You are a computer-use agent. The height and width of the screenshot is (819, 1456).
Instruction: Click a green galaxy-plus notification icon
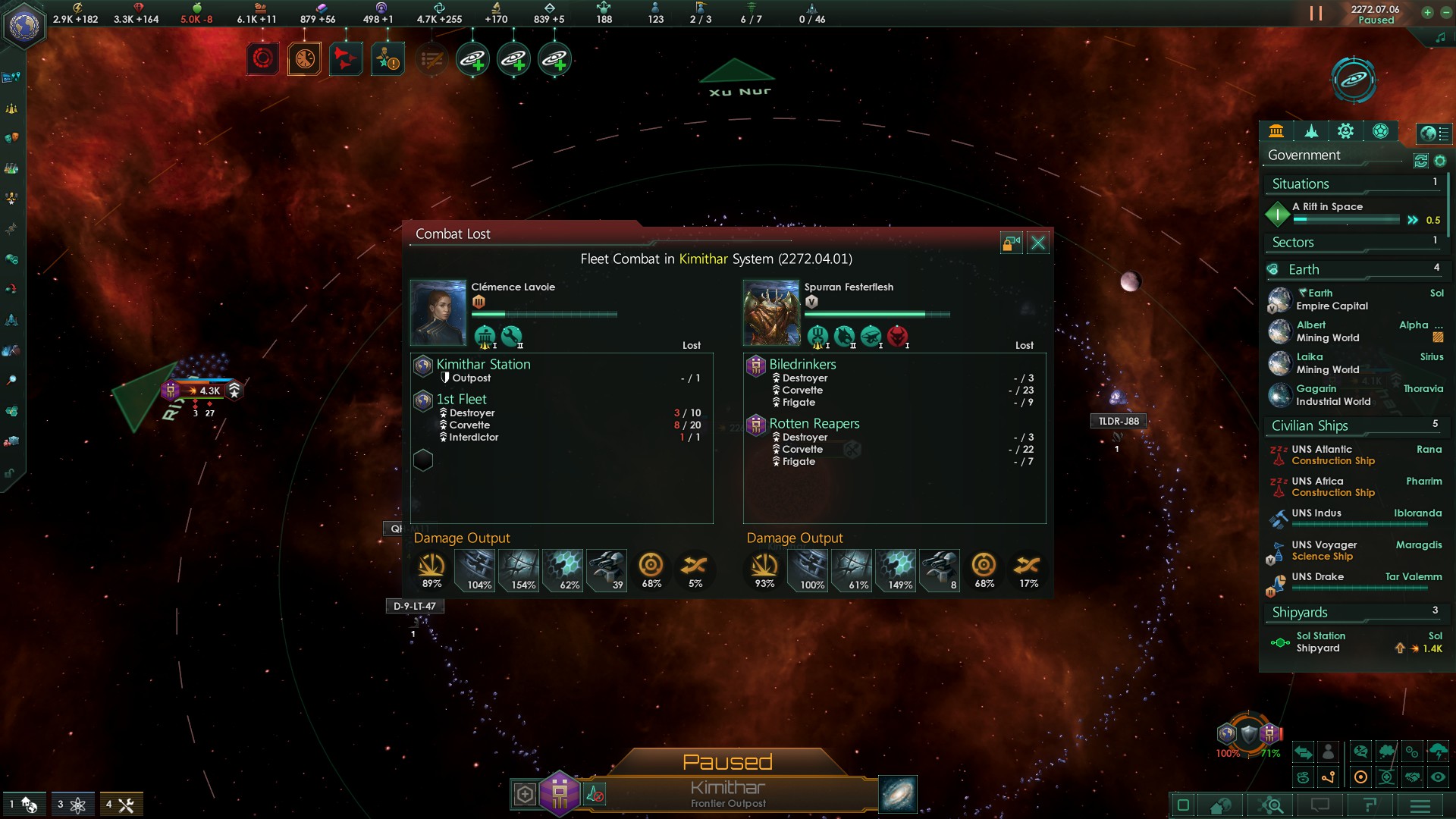click(x=472, y=58)
